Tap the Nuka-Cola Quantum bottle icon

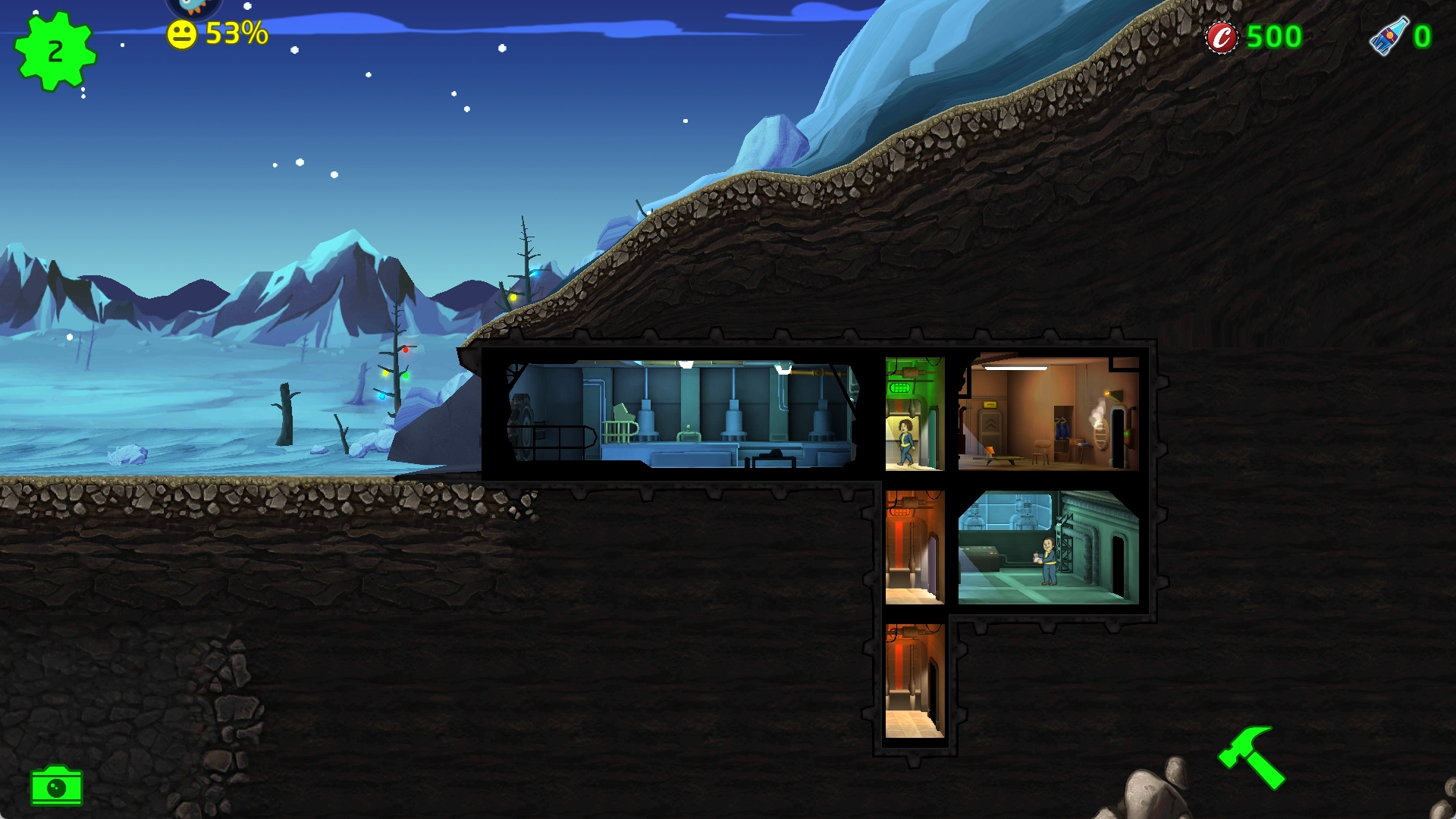(x=1389, y=36)
